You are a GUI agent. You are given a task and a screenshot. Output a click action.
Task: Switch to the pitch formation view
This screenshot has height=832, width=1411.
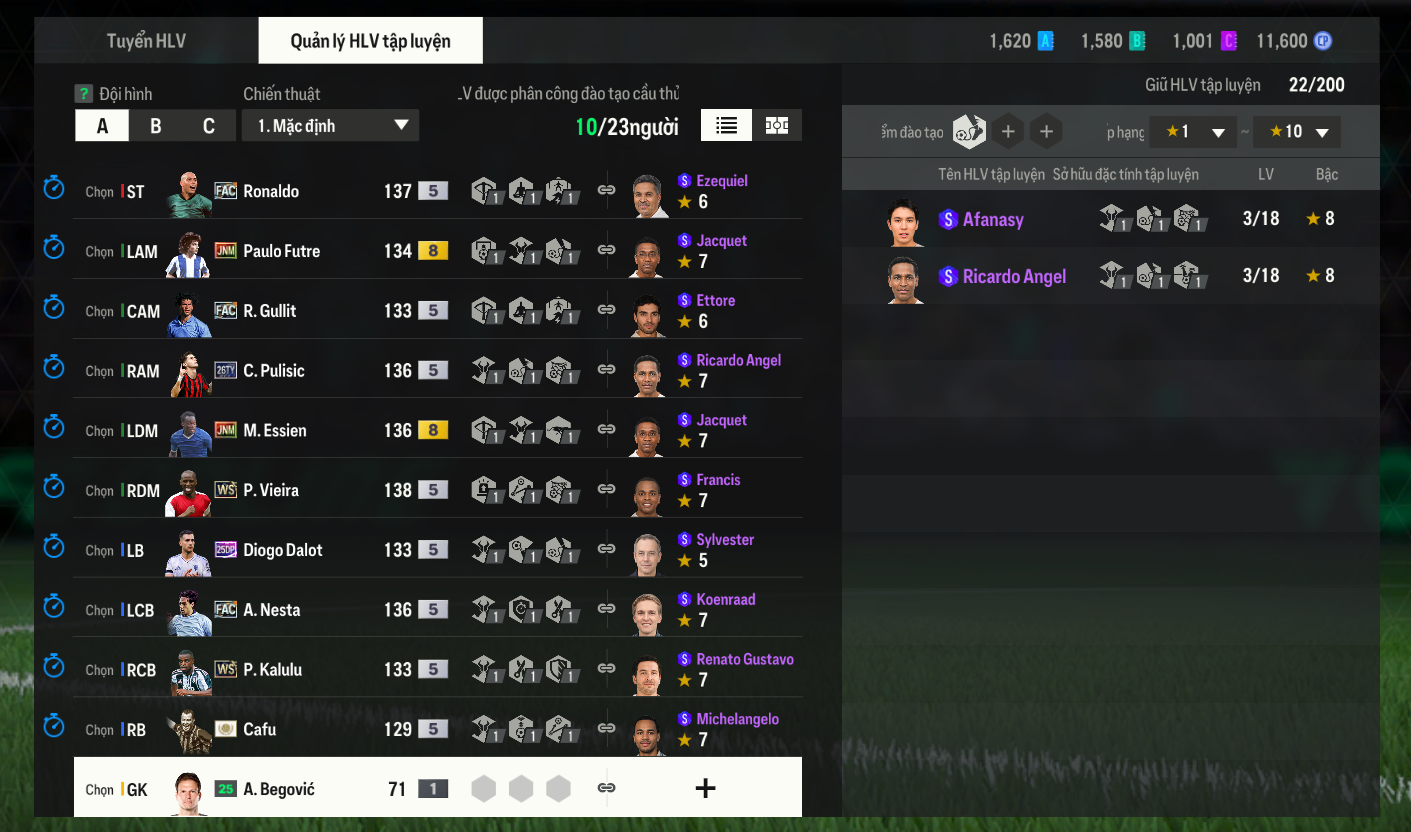pos(777,125)
